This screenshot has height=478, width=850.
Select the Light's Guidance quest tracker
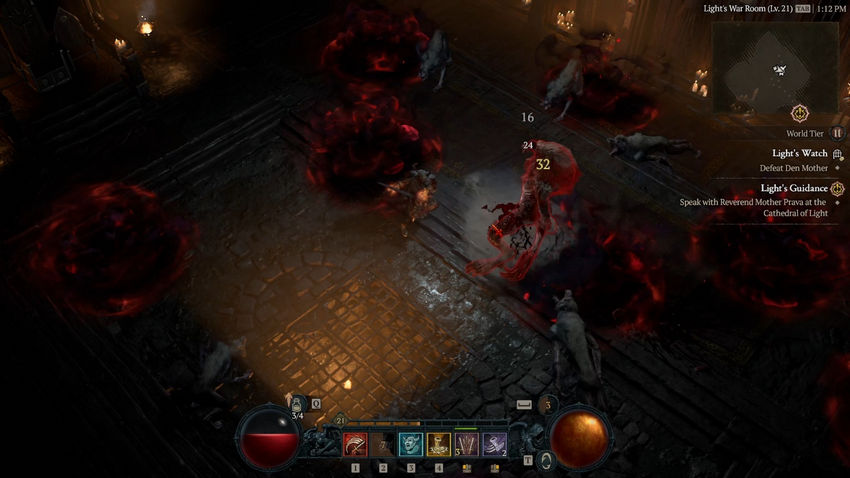click(795, 188)
